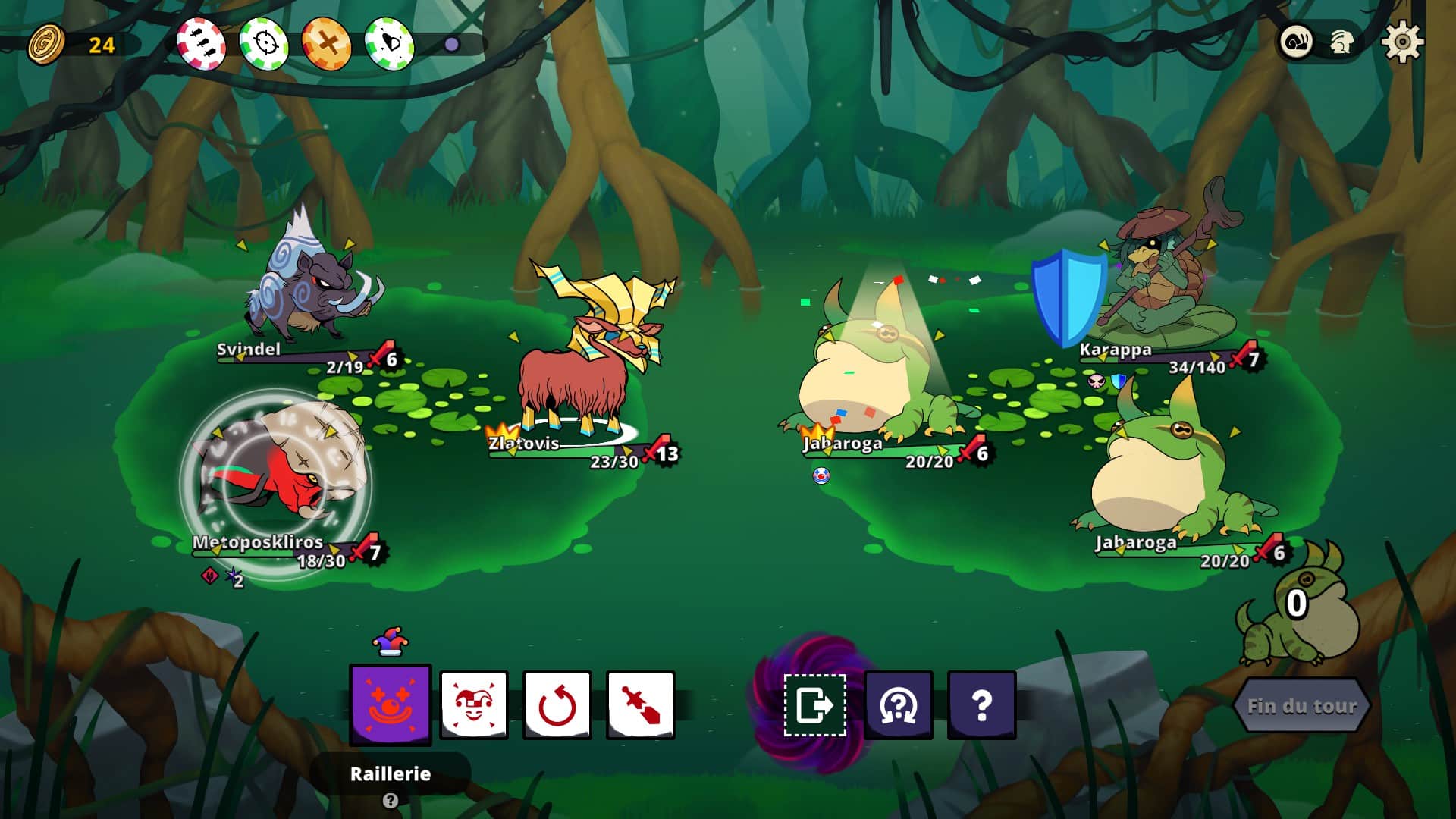Show the Raillerie ability info tooltip
The width and height of the screenshot is (1456, 819).
(390, 801)
